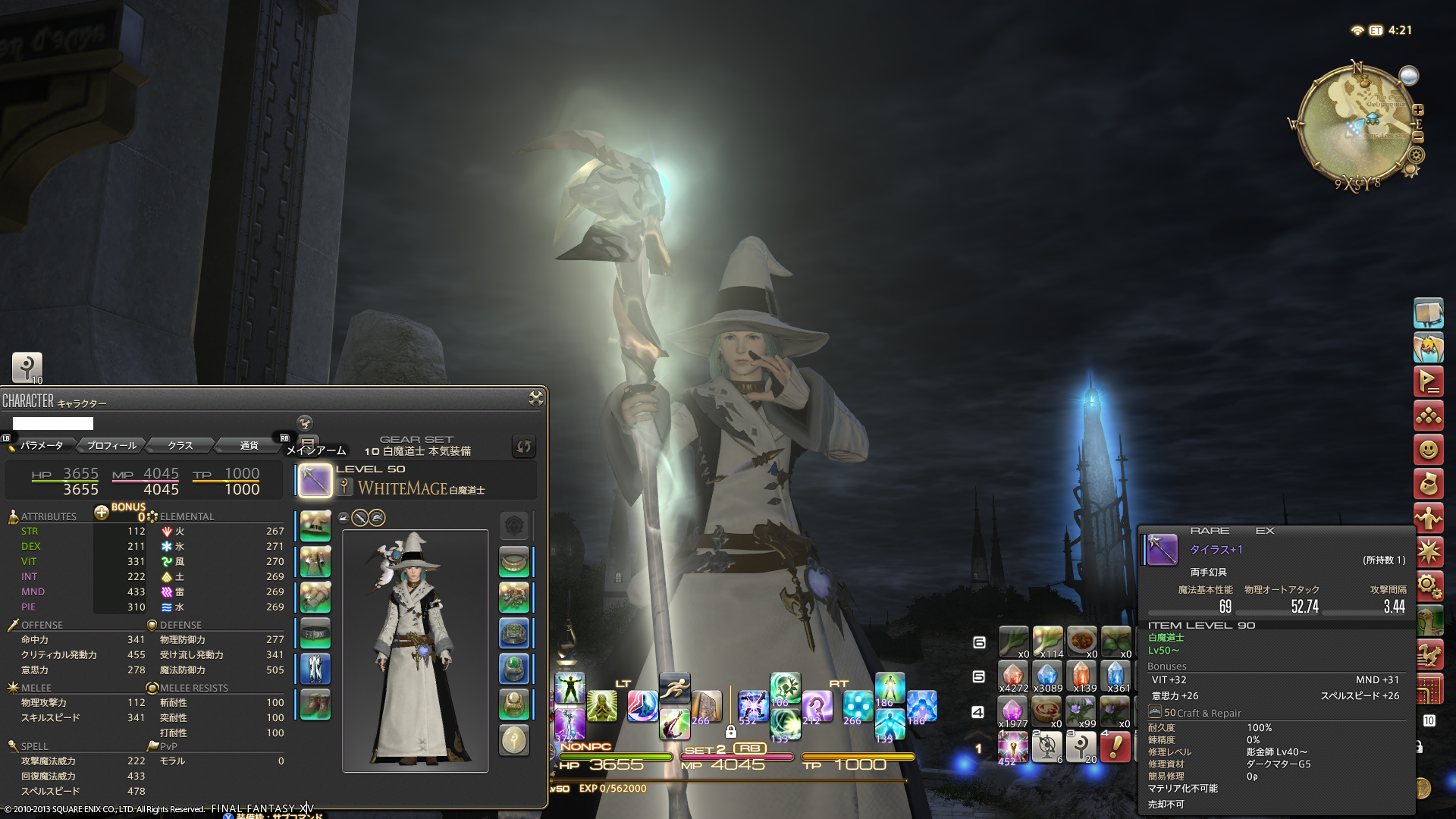
Task: Open the smiley face emote menu
Action: pyautogui.click(x=1428, y=450)
